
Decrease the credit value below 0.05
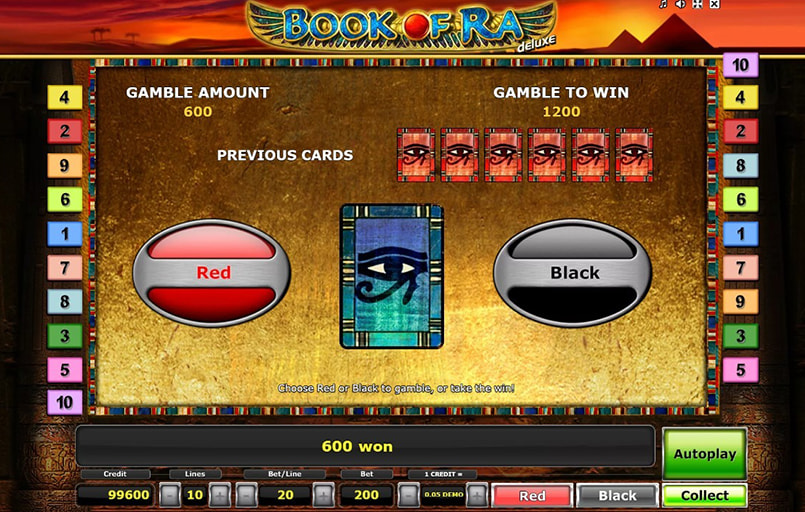pos(408,495)
